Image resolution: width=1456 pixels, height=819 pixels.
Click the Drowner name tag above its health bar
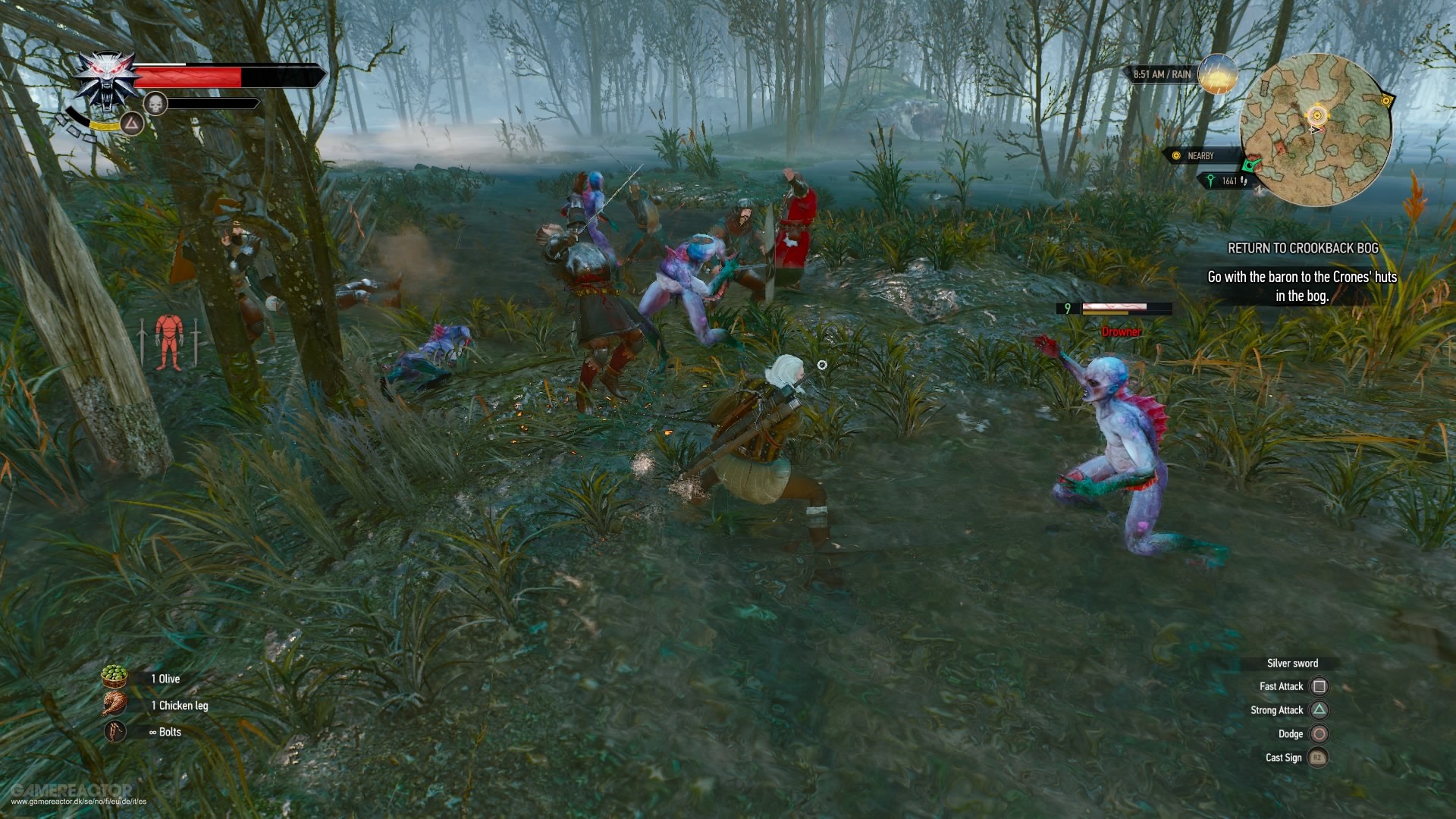(1121, 332)
